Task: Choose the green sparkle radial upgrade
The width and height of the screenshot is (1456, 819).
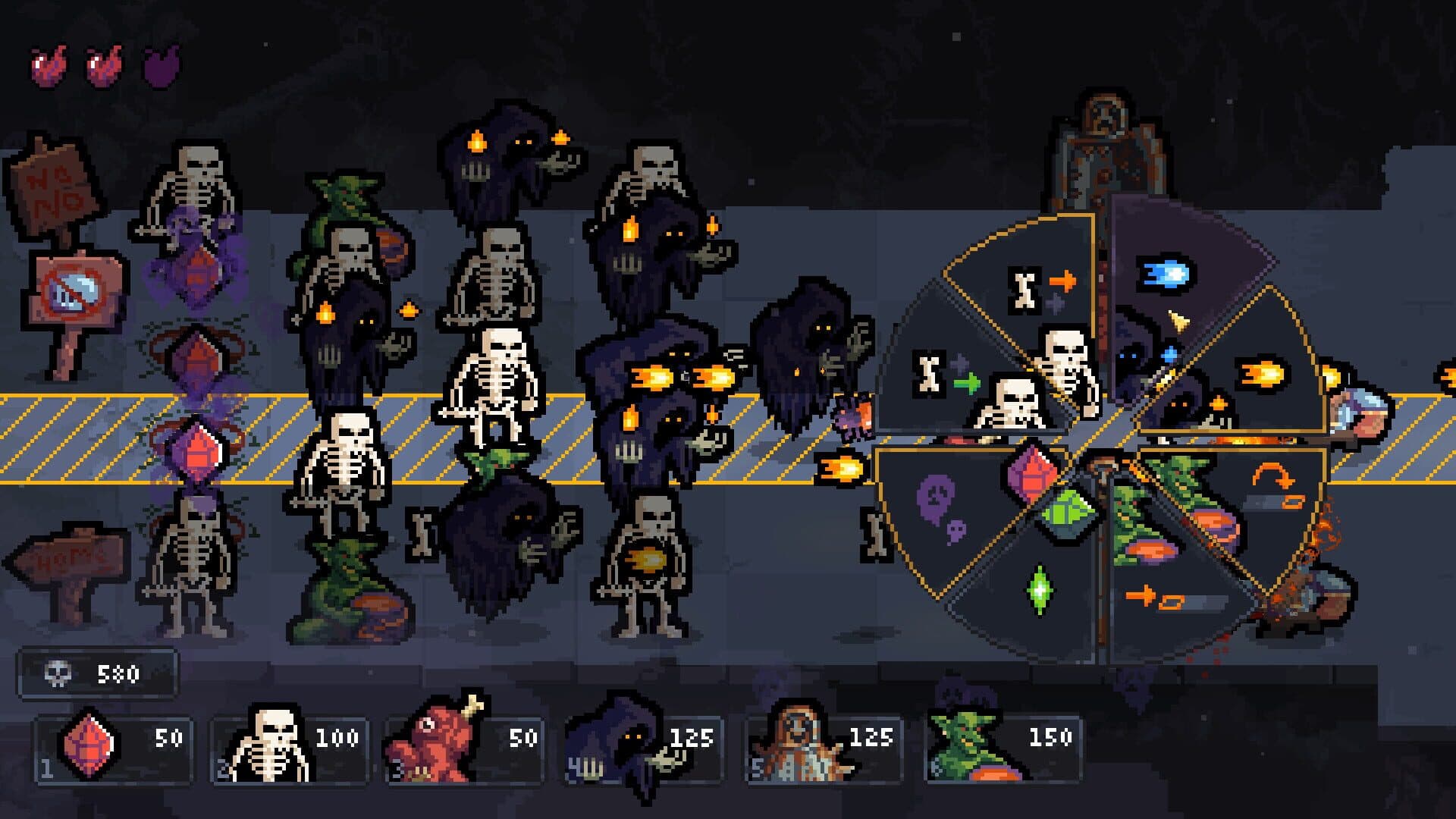Action: (x=1039, y=588)
